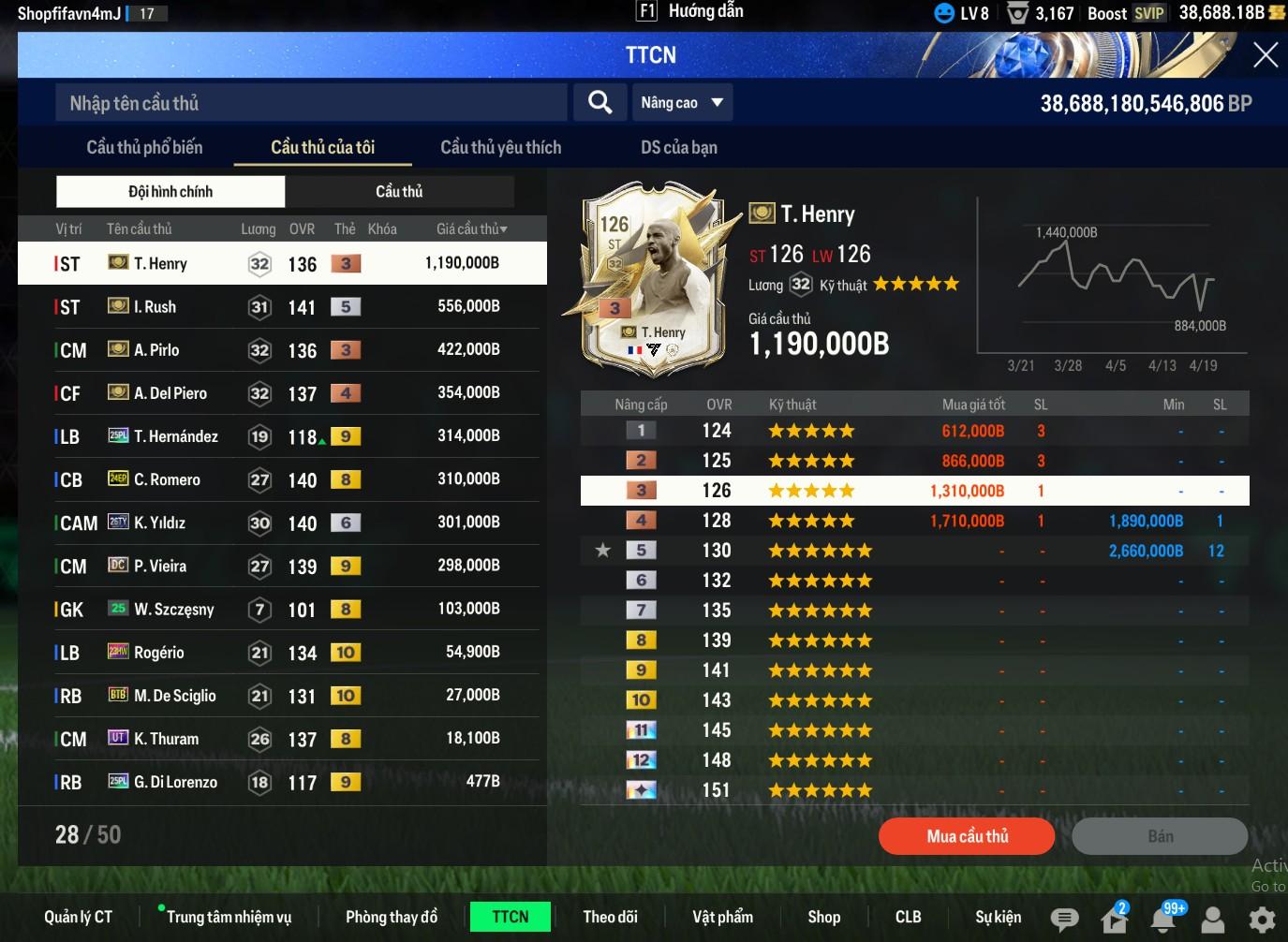
Task: Click the Mua cầu thủ button
Action: tap(966, 836)
